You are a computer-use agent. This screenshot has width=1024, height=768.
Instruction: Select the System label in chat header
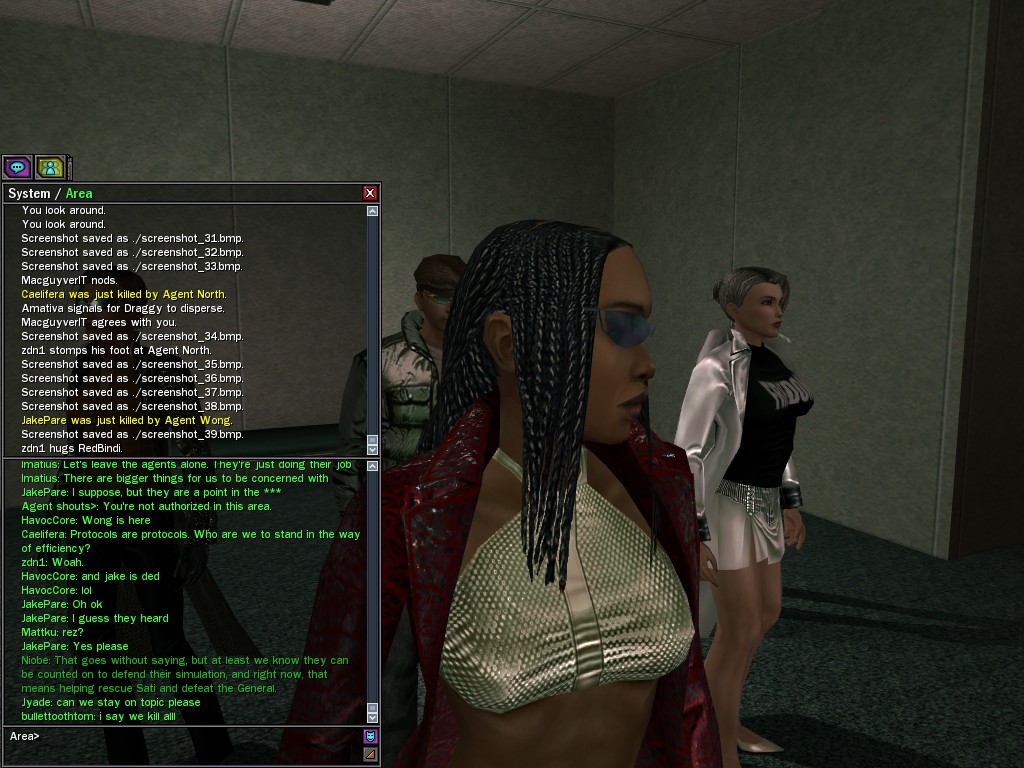click(x=28, y=193)
